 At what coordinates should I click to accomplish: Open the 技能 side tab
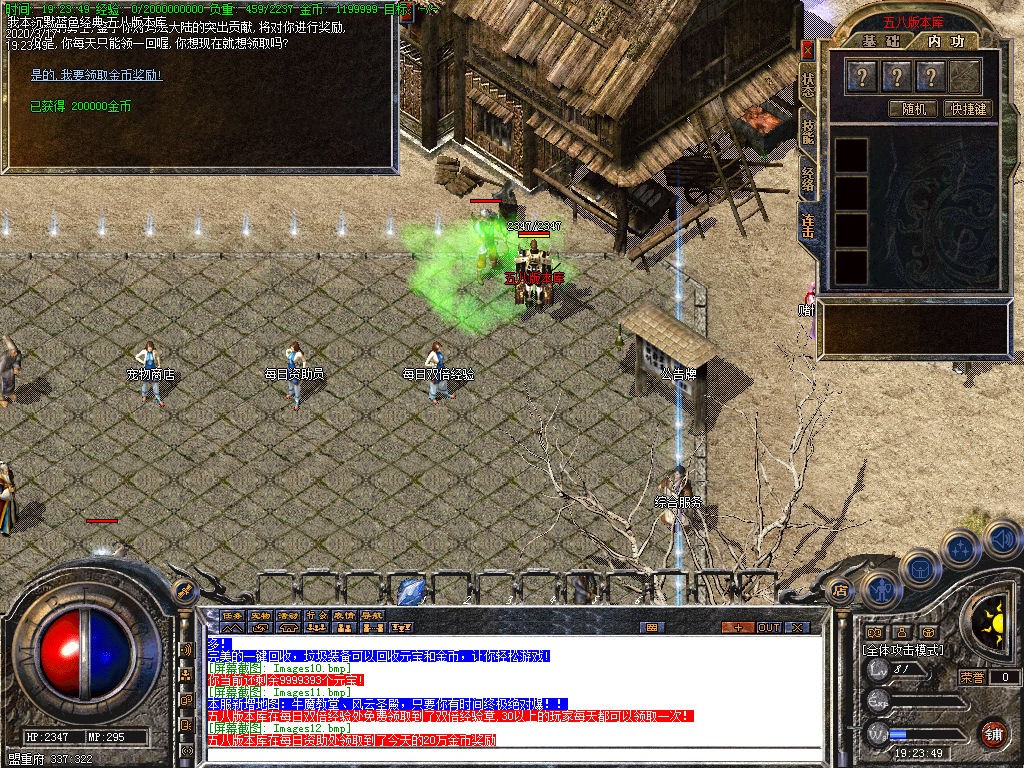coord(808,133)
